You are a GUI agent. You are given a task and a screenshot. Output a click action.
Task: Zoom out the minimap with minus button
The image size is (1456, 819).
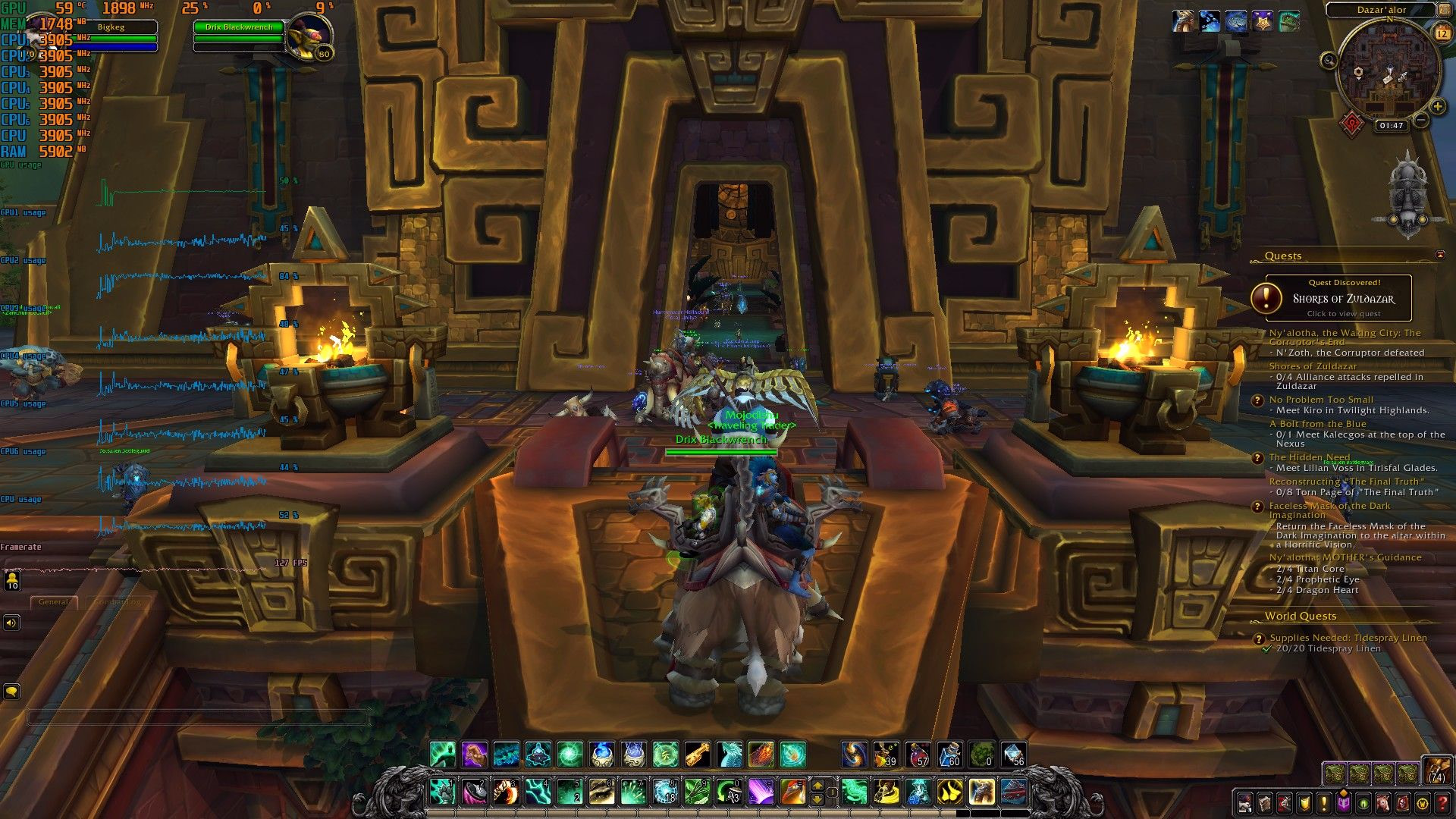(x=1421, y=120)
